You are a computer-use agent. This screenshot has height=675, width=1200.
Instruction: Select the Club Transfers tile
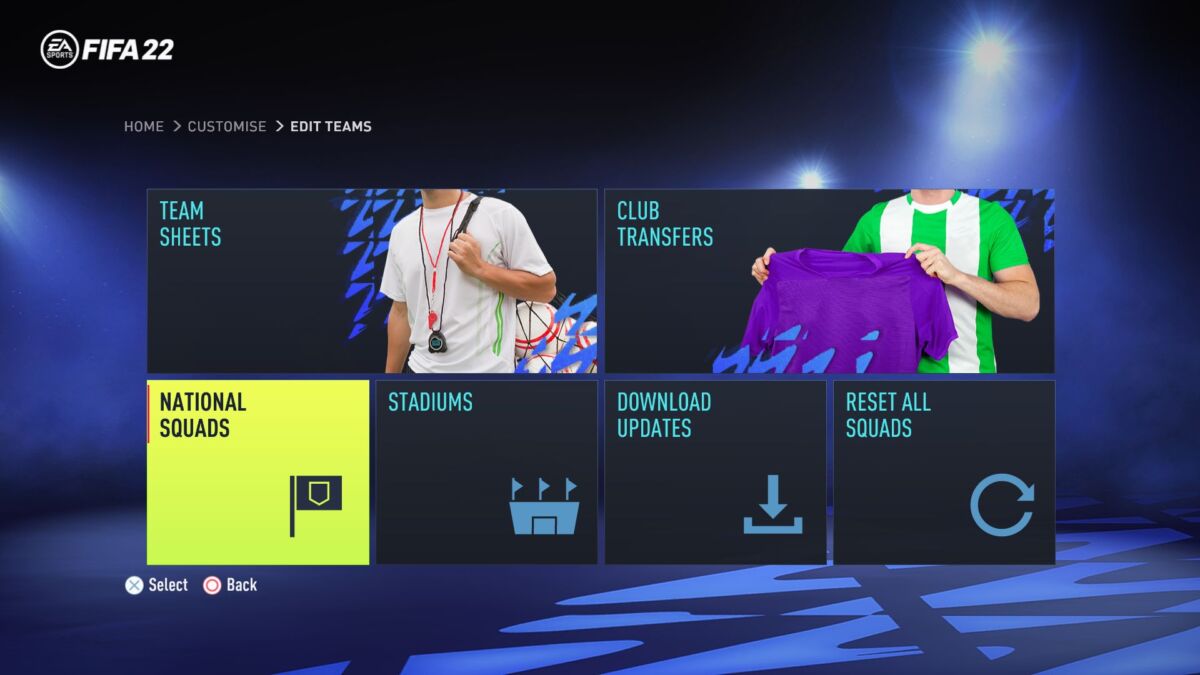829,281
